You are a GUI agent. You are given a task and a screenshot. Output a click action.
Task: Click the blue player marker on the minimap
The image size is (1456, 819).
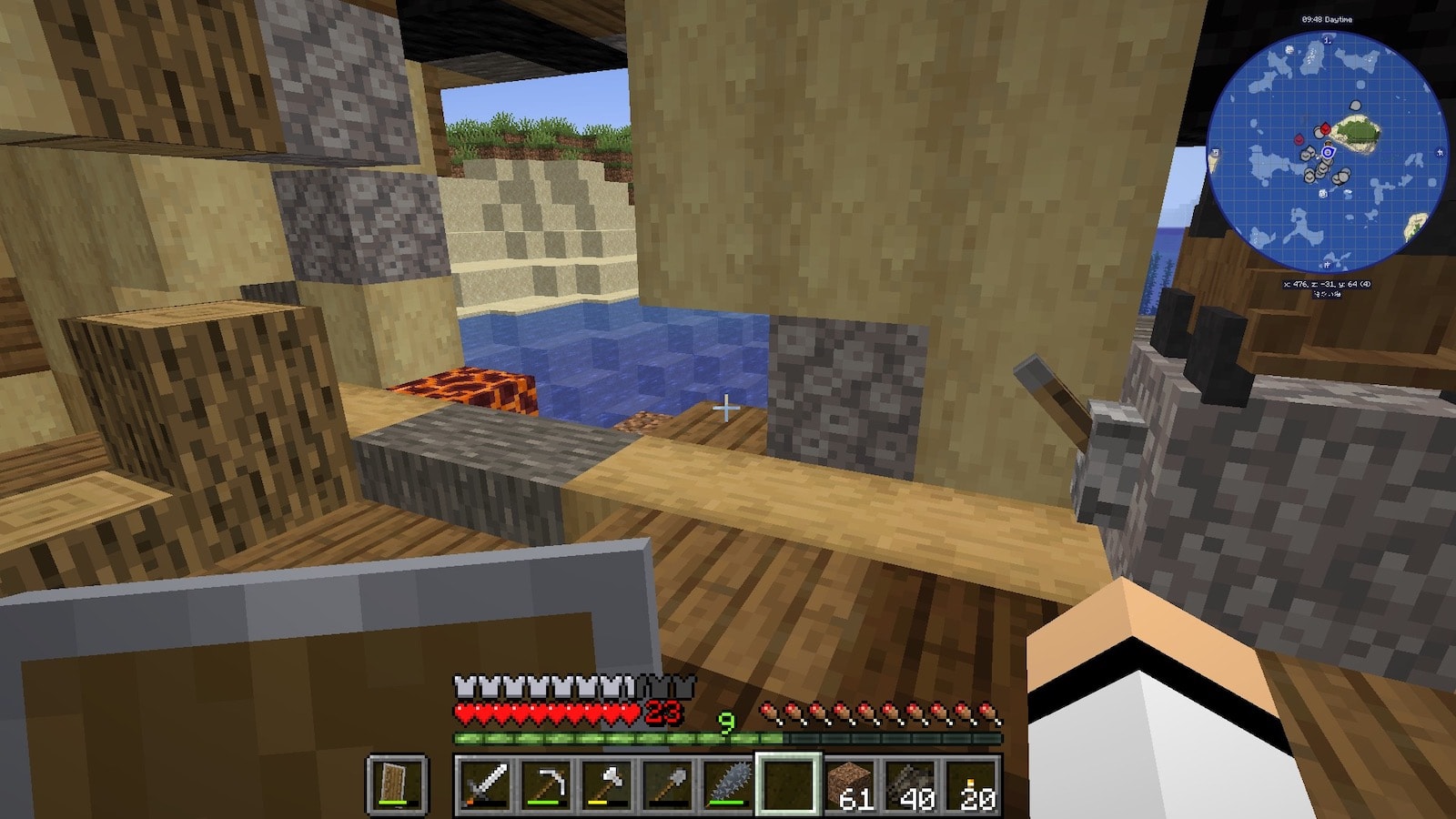click(1328, 152)
